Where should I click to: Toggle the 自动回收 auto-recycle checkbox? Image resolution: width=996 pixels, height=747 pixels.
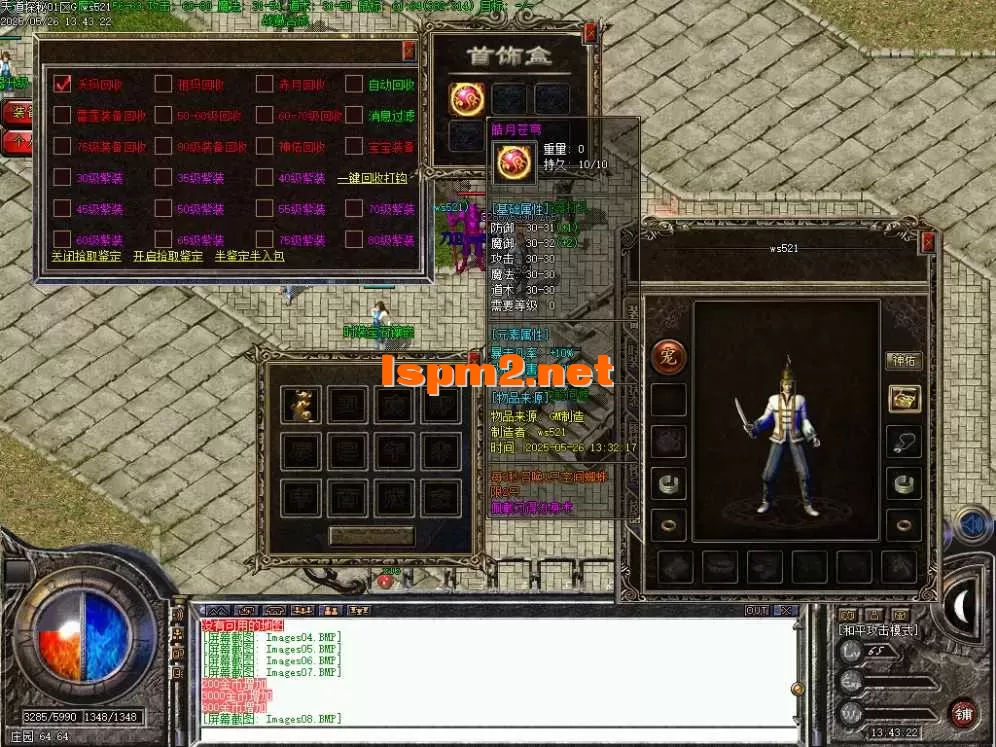pyautogui.click(x=354, y=85)
